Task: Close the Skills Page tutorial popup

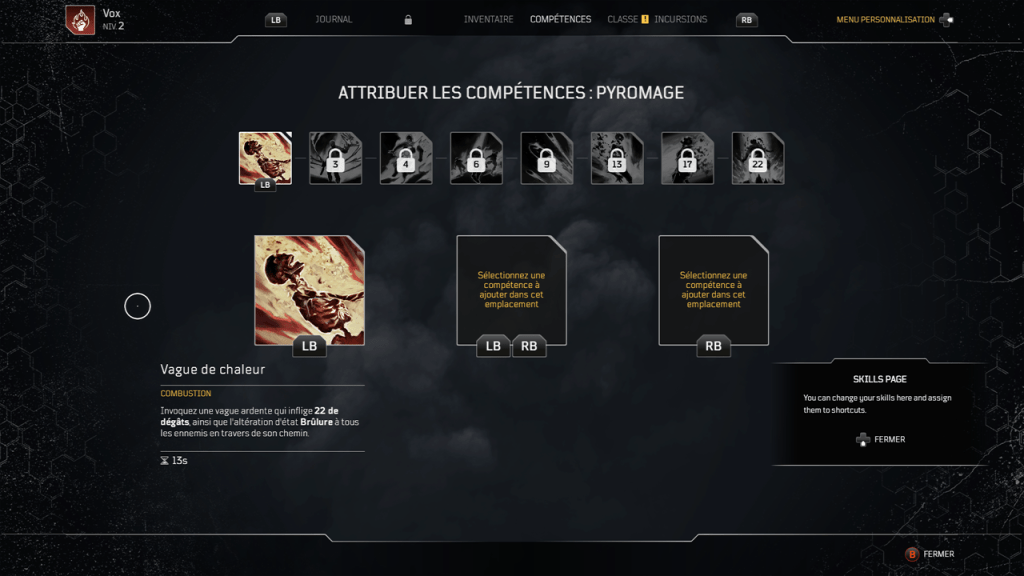Action: coord(880,439)
